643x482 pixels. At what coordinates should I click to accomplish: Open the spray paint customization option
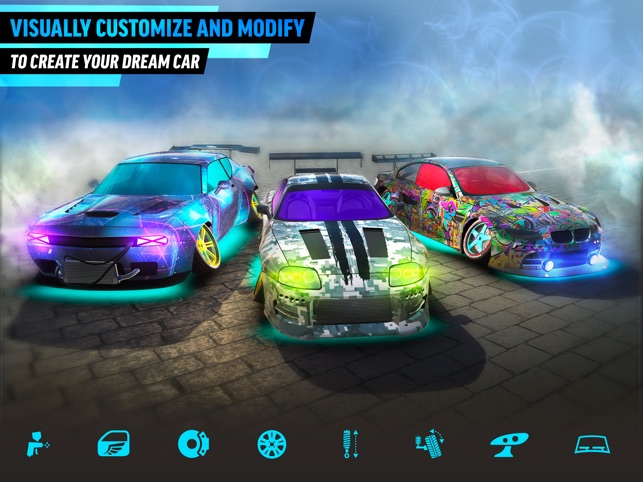[38, 443]
